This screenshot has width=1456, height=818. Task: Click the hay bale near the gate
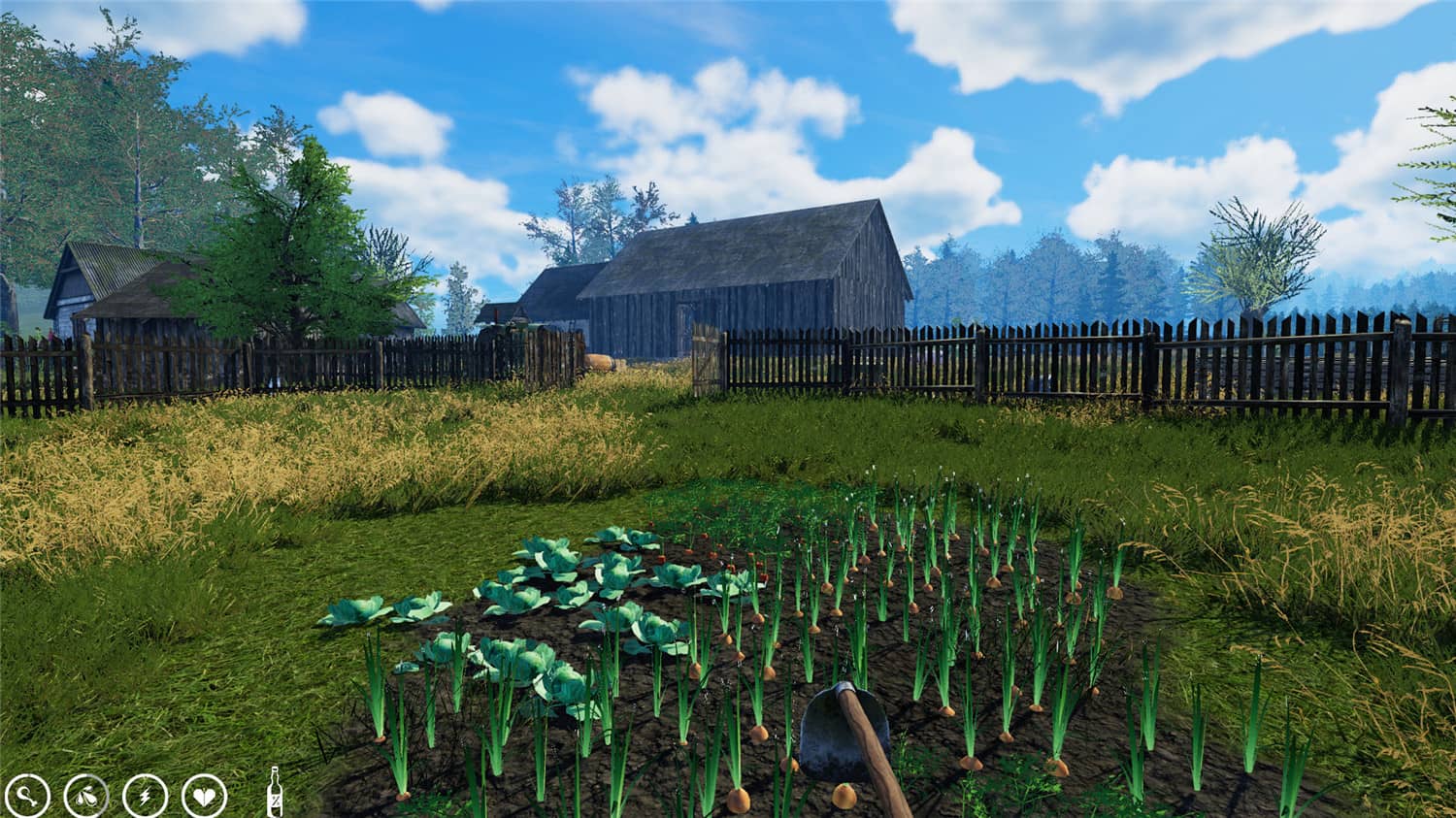click(599, 362)
